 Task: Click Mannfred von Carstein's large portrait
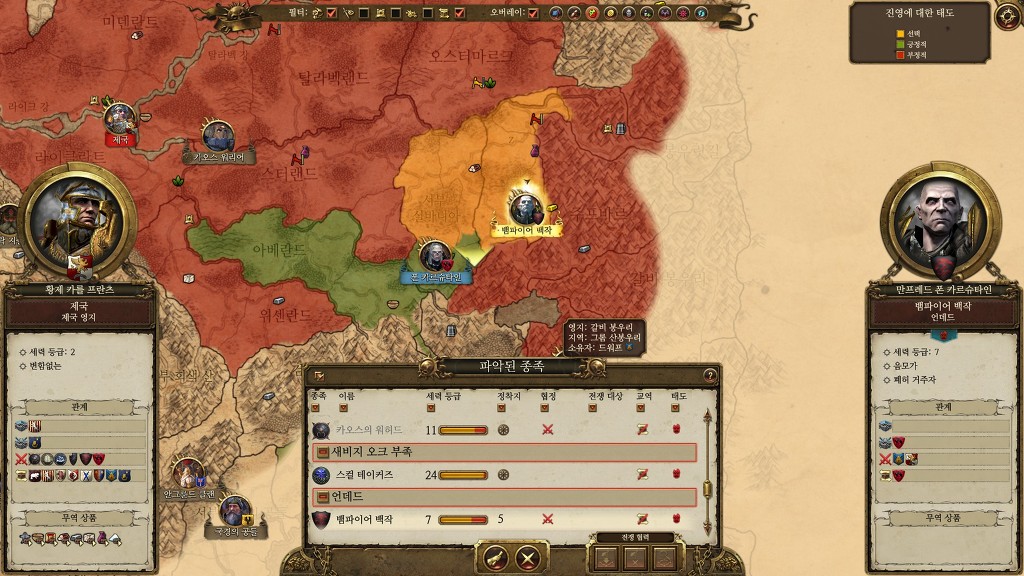point(940,223)
